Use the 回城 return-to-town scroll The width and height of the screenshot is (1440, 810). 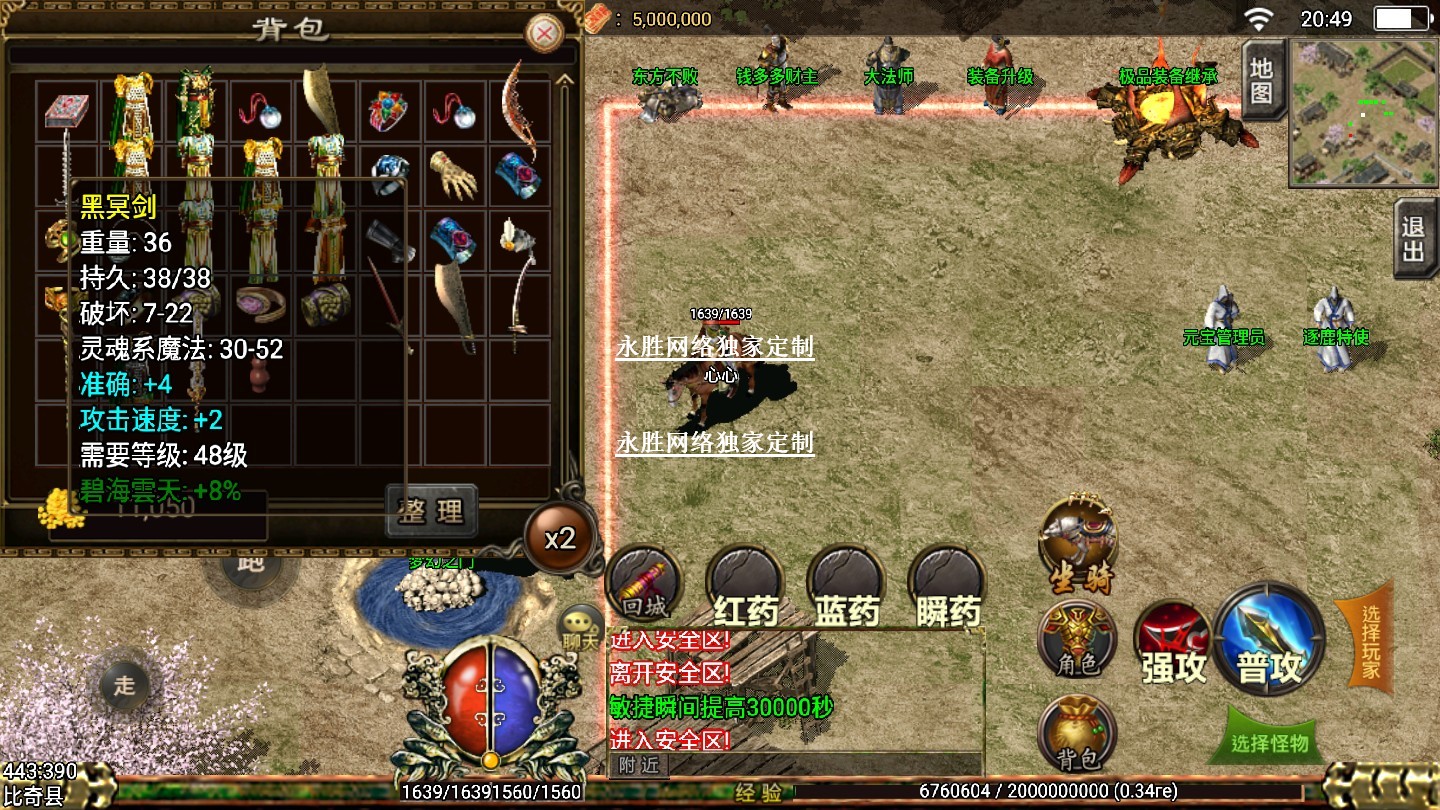click(x=643, y=584)
